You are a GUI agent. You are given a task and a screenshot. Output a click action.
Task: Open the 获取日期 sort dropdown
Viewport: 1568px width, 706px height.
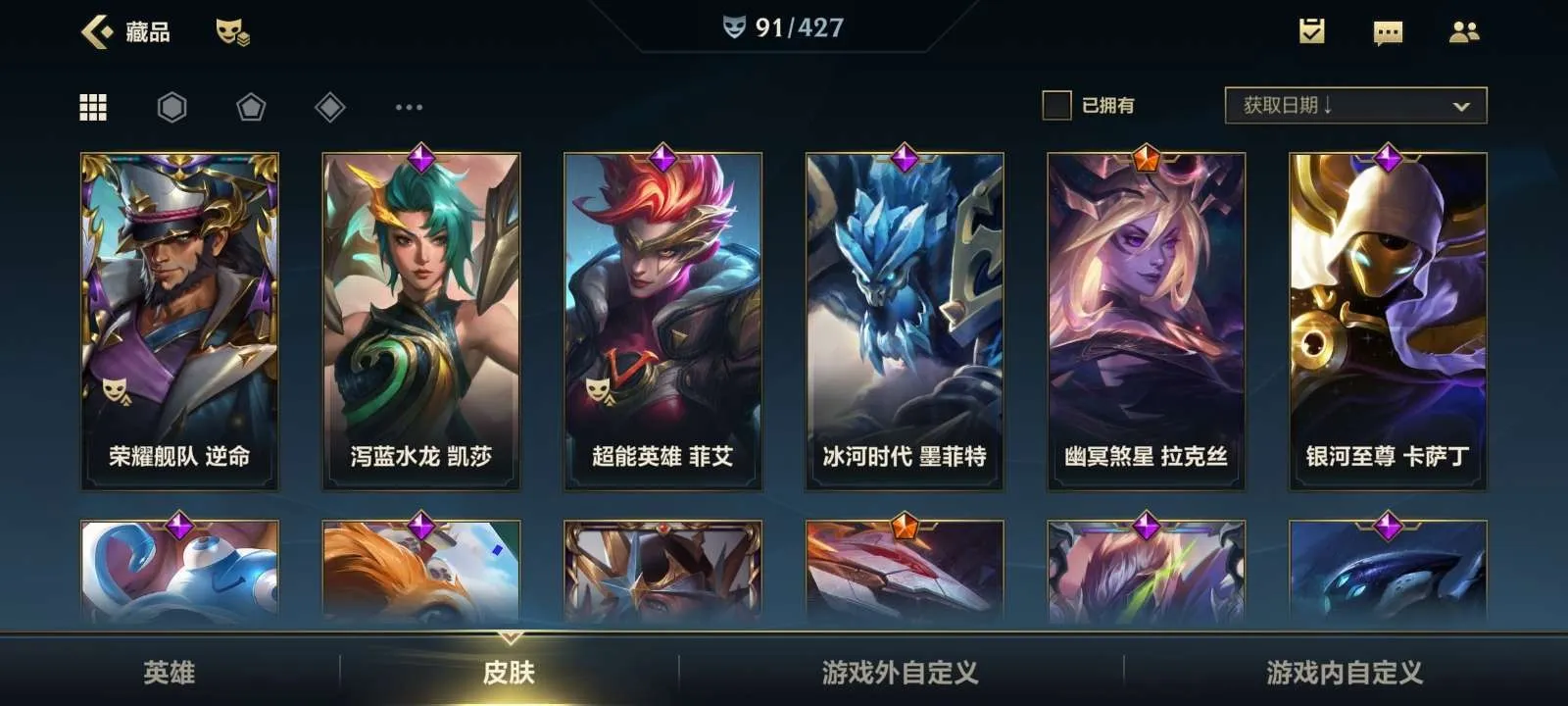click(1355, 106)
